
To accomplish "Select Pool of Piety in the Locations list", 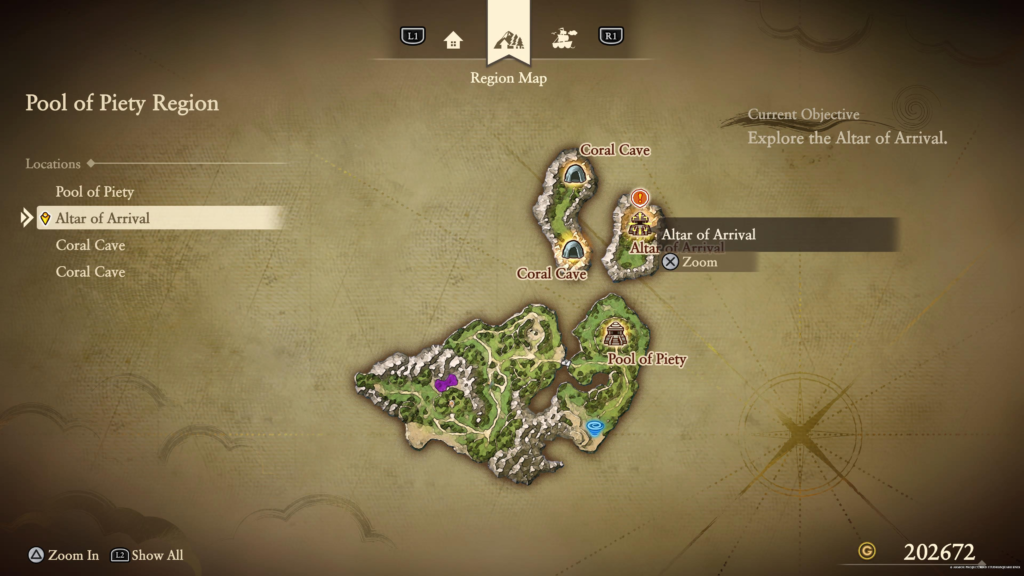I will 95,191.
